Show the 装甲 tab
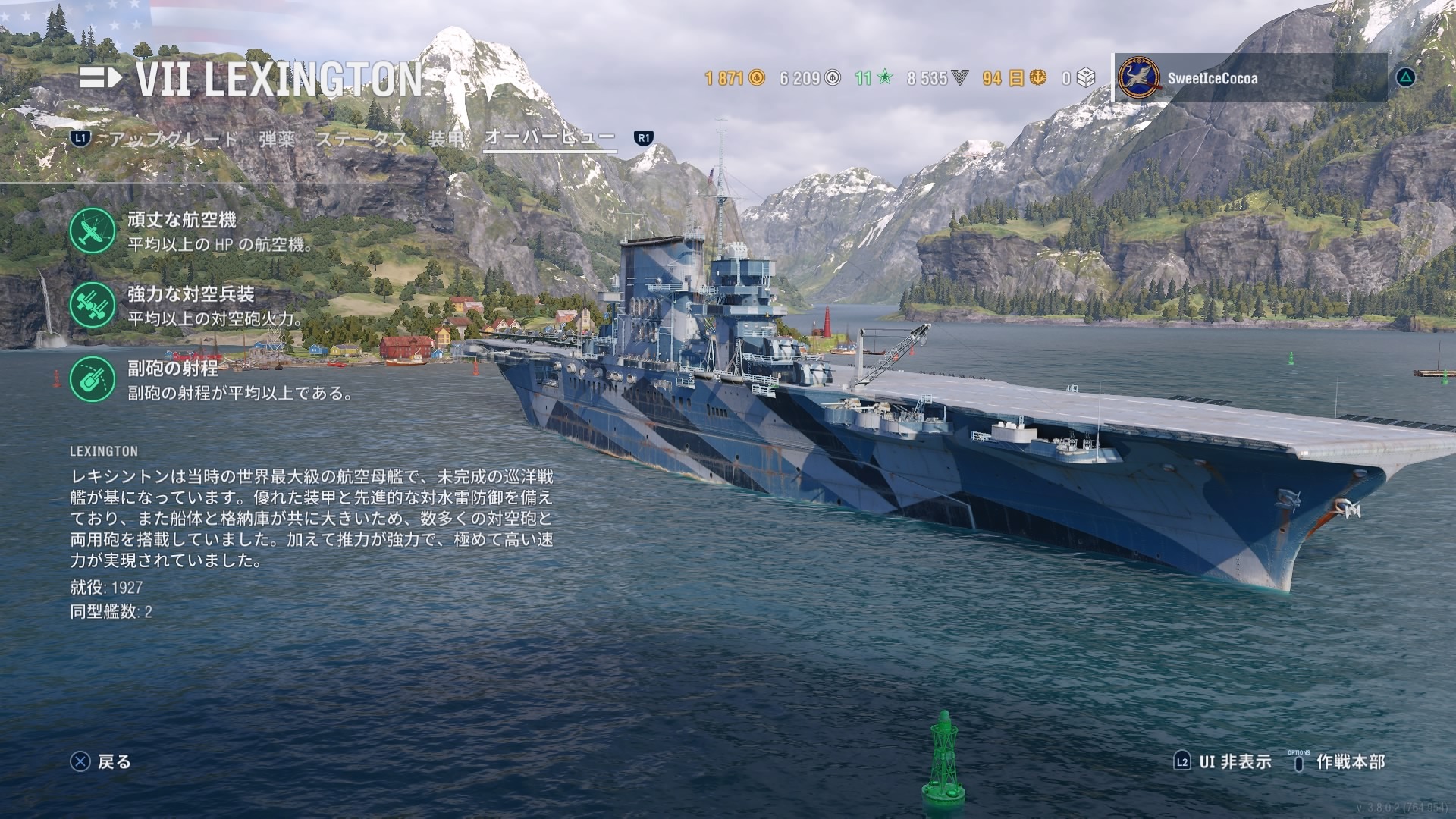The height and width of the screenshot is (819, 1456). pyautogui.click(x=446, y=139)
